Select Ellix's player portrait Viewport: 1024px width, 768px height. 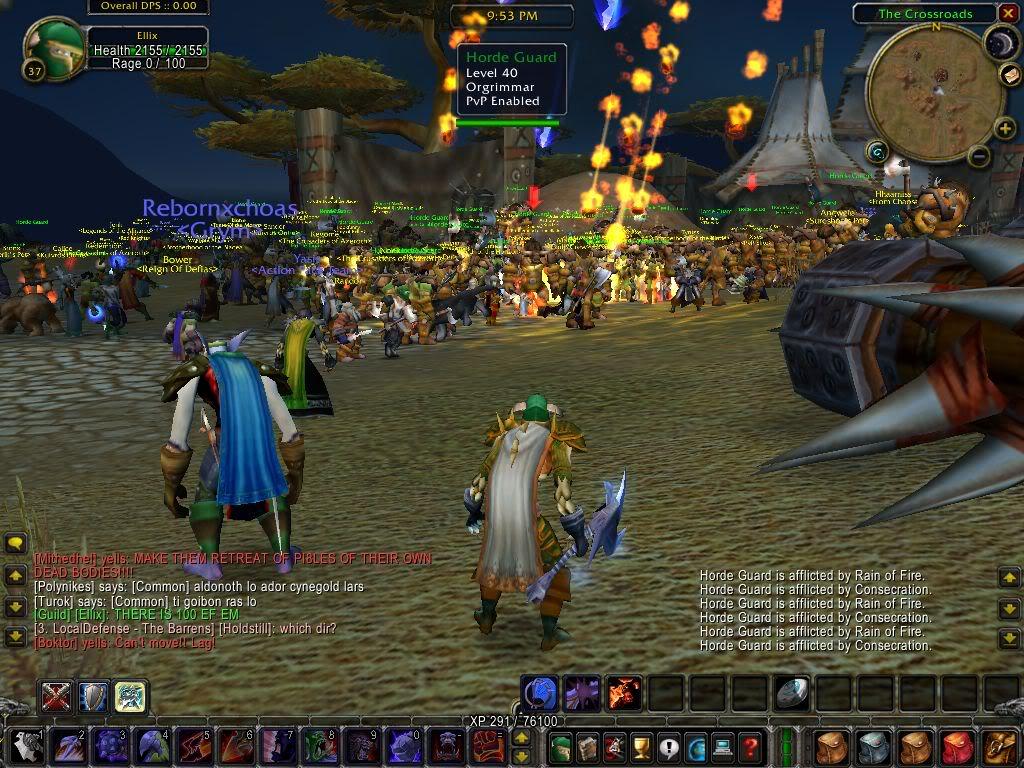[50, 45]
